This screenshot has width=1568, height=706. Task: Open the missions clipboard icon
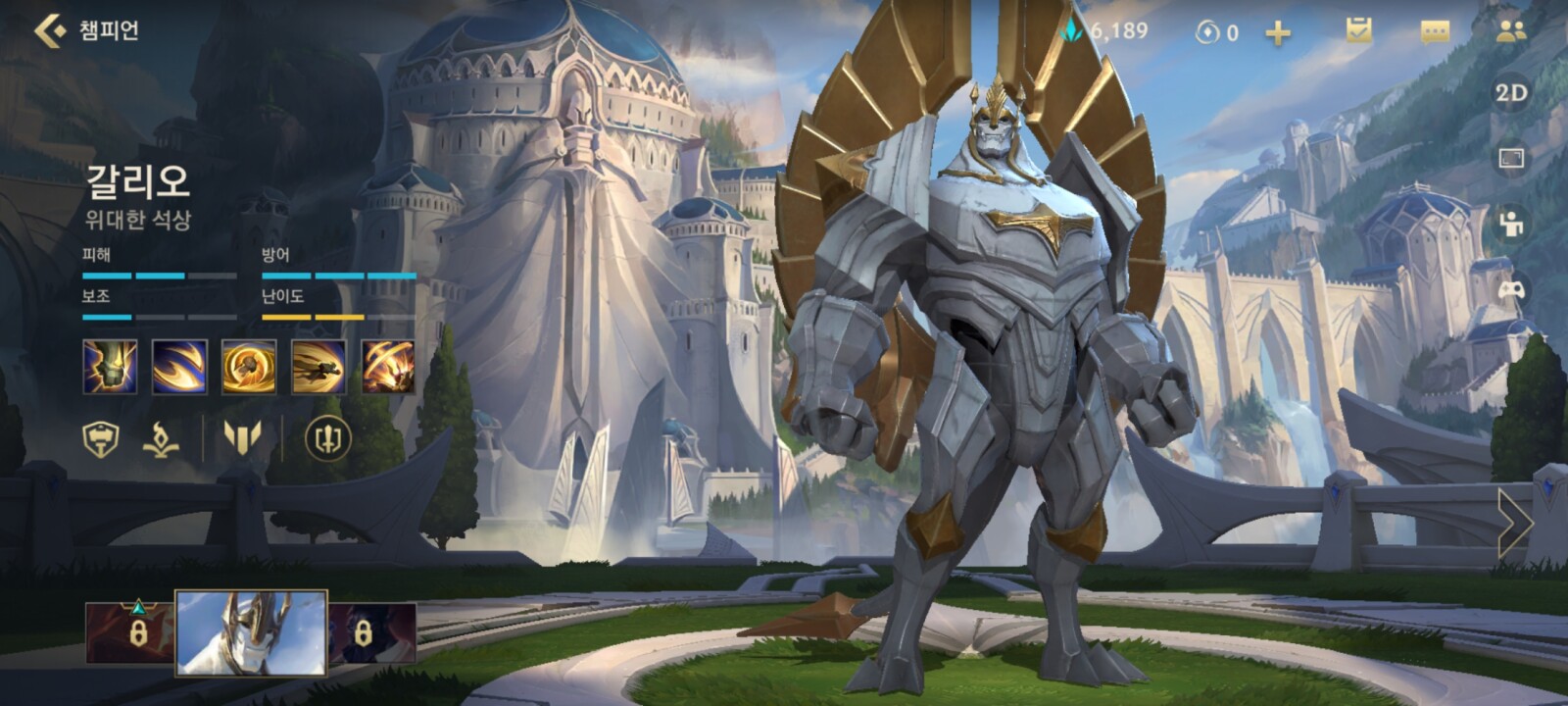pyautogui.click(x=1358, y=31)
